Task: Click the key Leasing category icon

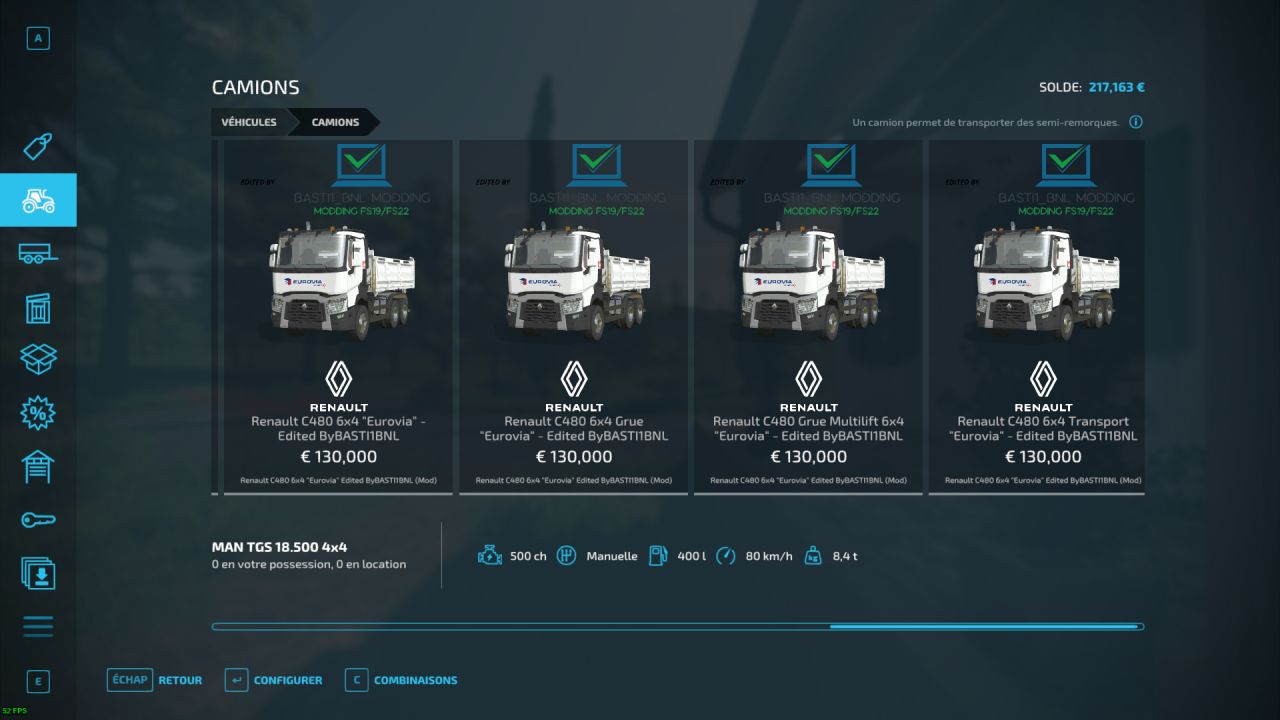Action: (x=38, y=519)
